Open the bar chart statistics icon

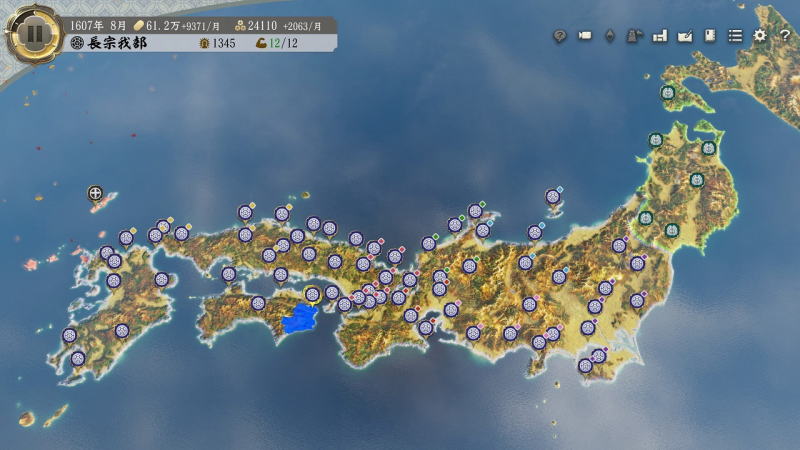(x=660, y=35)
